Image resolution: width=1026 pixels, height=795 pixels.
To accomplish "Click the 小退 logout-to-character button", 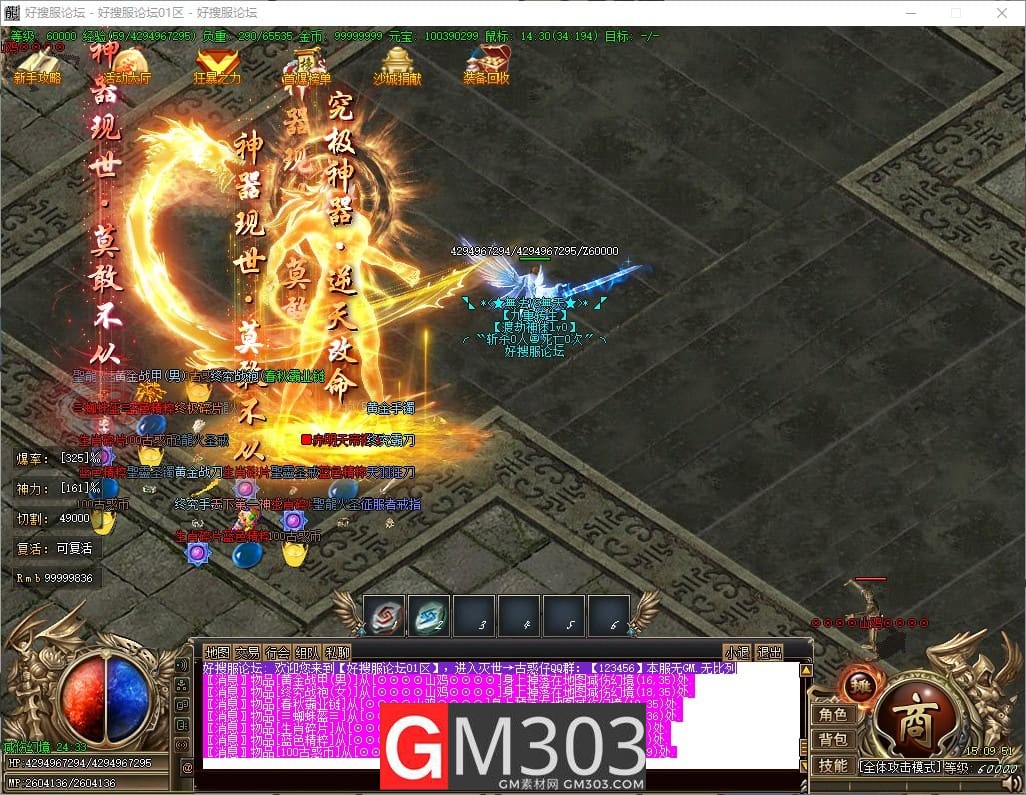I will click(738, 652).
